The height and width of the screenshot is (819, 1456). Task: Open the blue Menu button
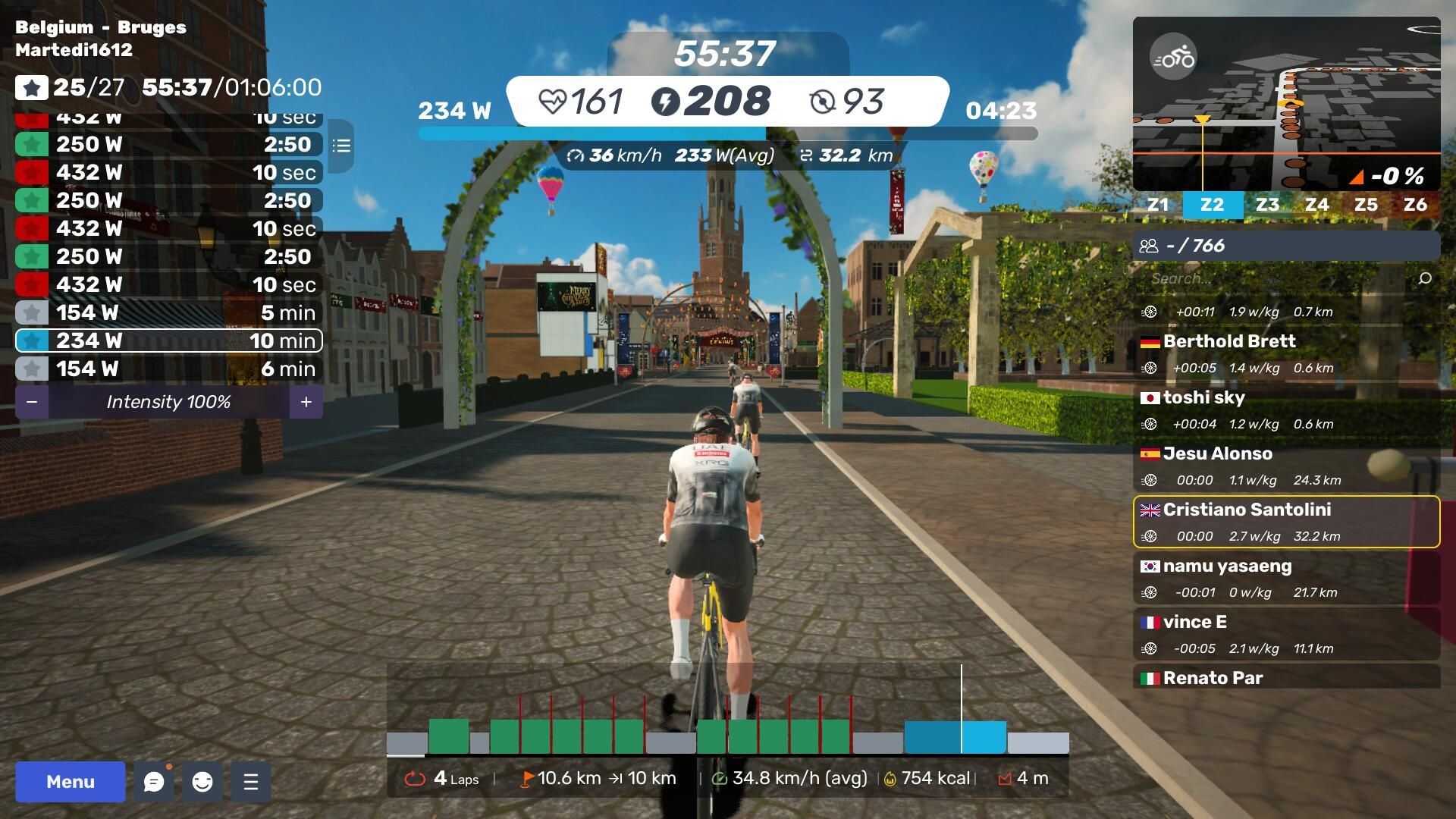click(x=71, y=782)
